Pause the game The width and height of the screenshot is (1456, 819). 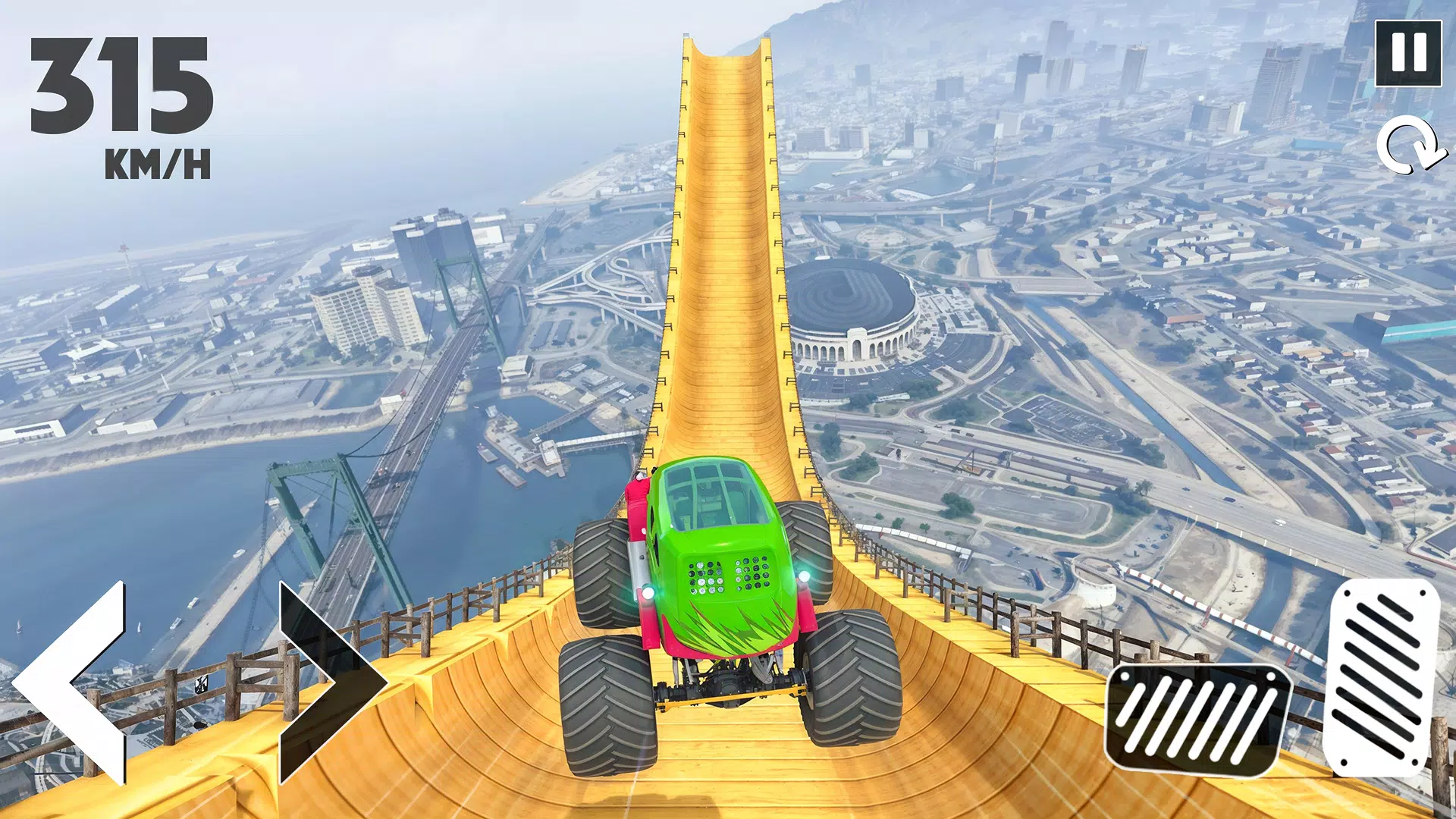[x=1408, y=53]
